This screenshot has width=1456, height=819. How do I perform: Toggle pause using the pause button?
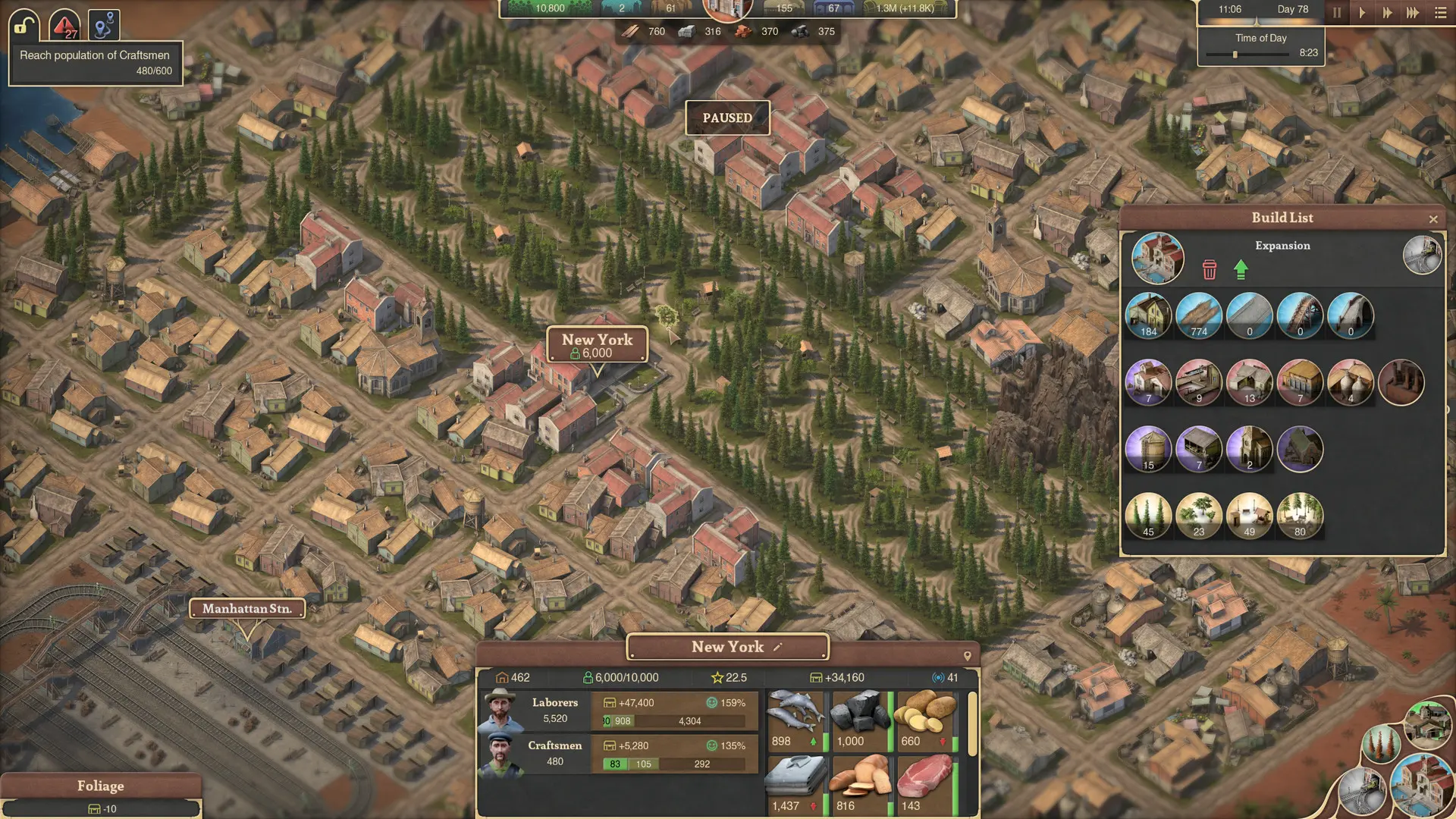point(1336,12)
